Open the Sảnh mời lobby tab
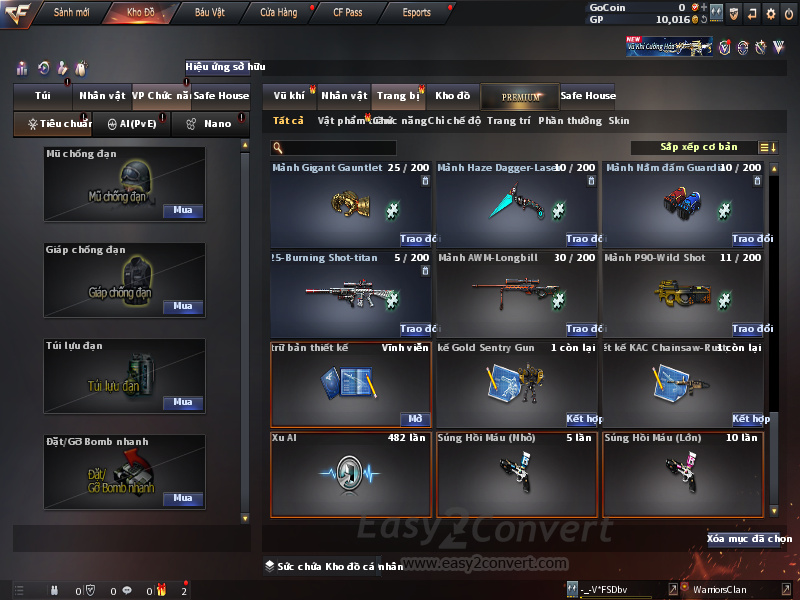Image resolution: width=800 pixels, height=600 pixels. pyautogui.click(x=71, y=13)
